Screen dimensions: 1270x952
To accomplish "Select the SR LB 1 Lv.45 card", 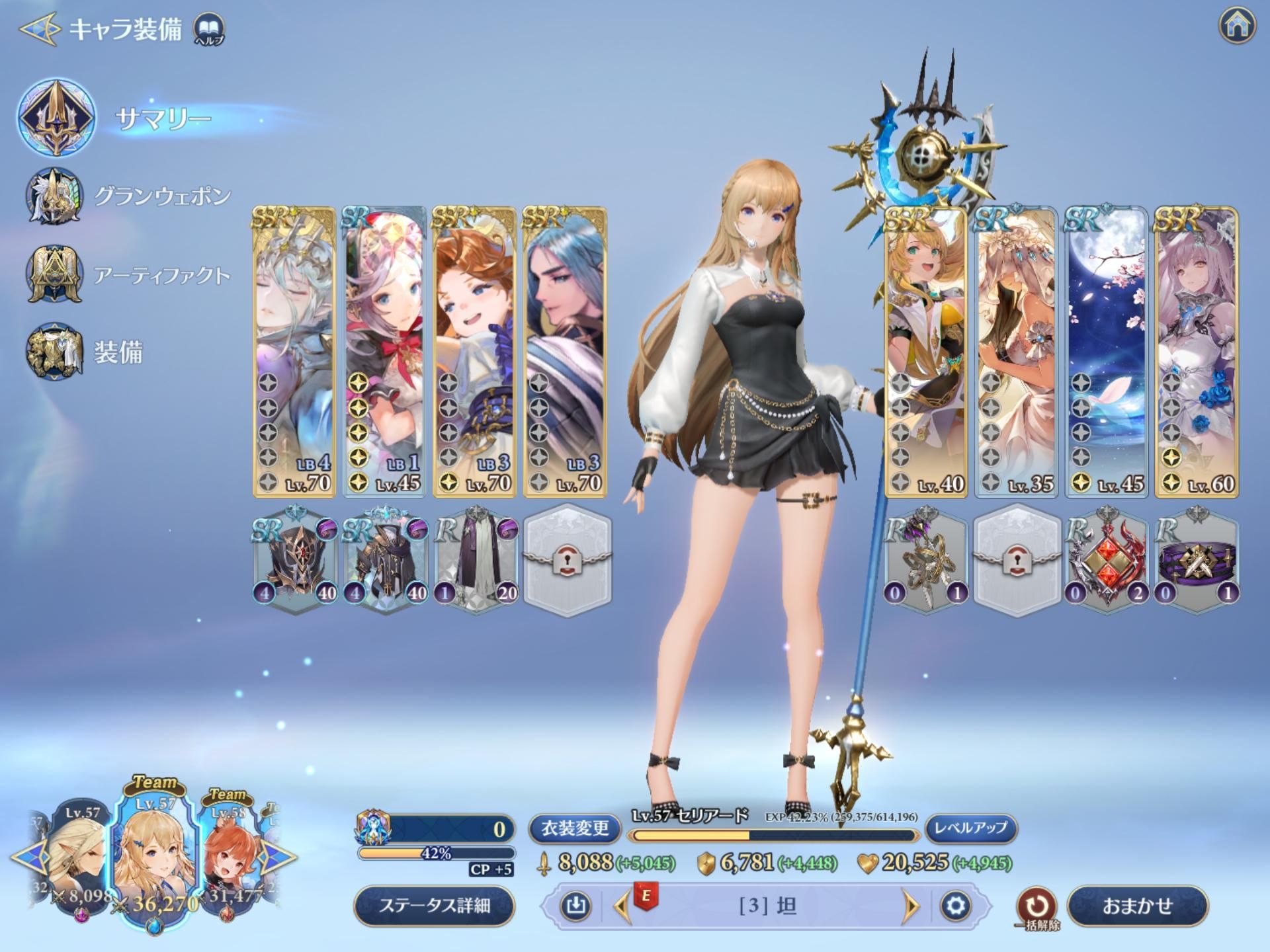I will pyautogui.click(x=384, y=352).
